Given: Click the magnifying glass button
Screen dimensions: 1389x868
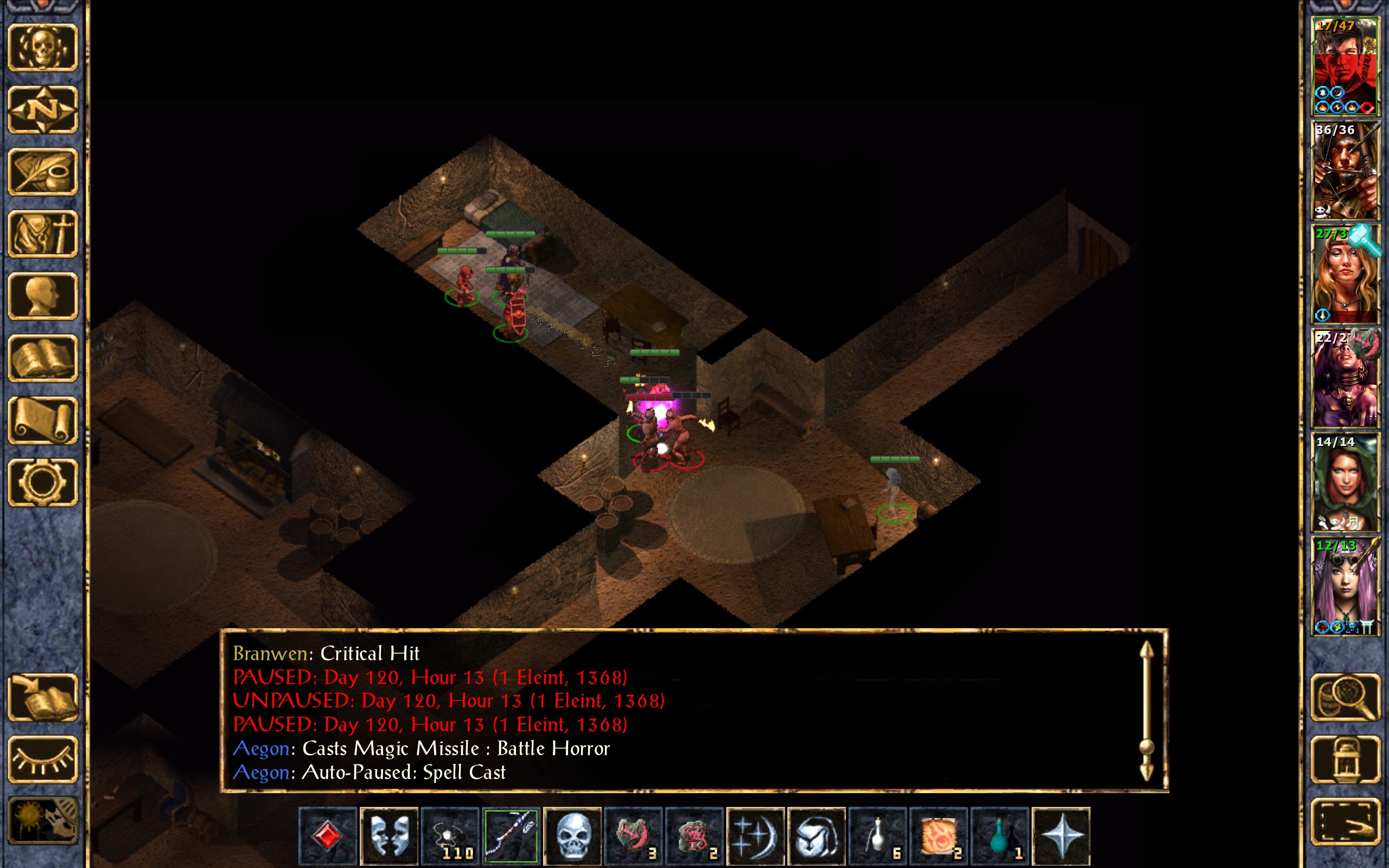Looking at the screenshot, I should click(x=1345, y=697).
